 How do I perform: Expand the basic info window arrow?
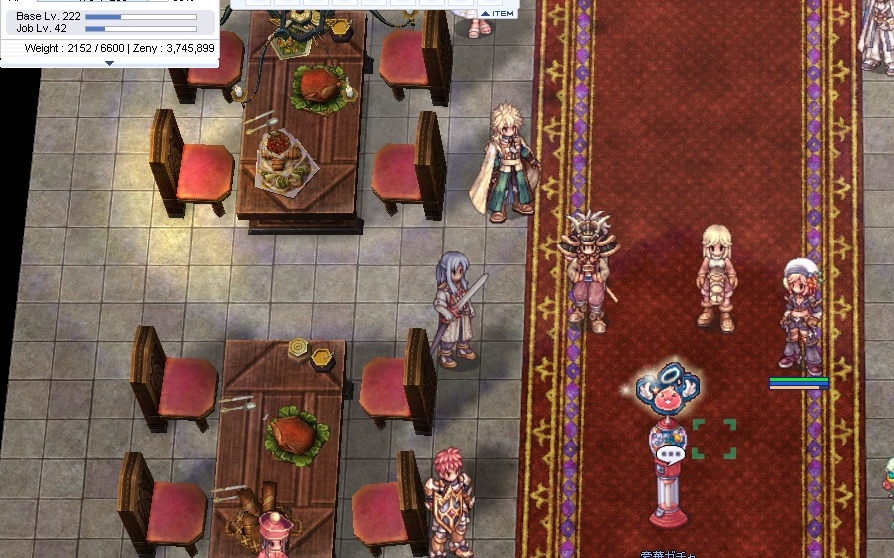pyautogui.click(x=109, y=62)
